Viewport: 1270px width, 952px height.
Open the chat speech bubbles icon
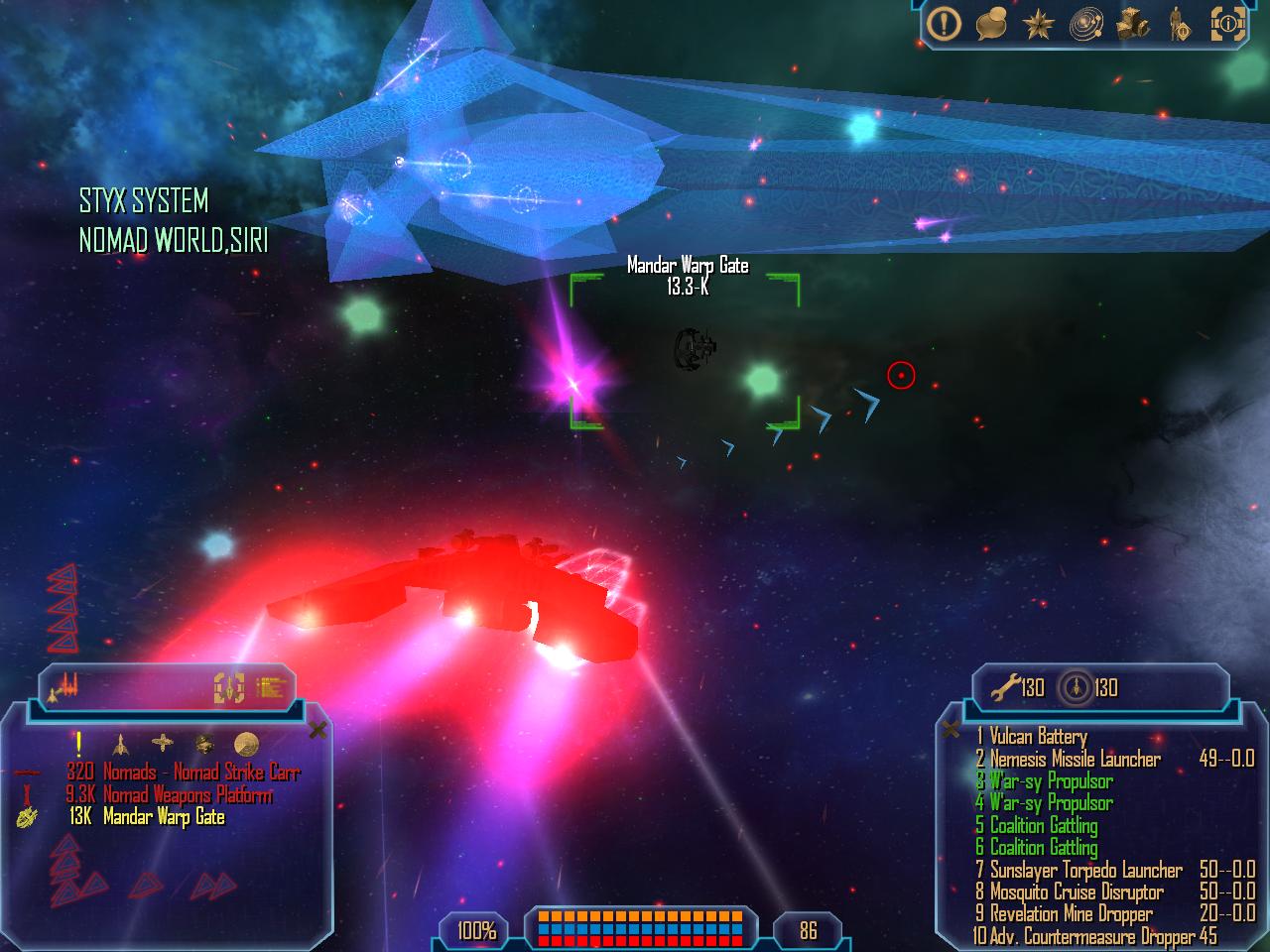[991, 24]
